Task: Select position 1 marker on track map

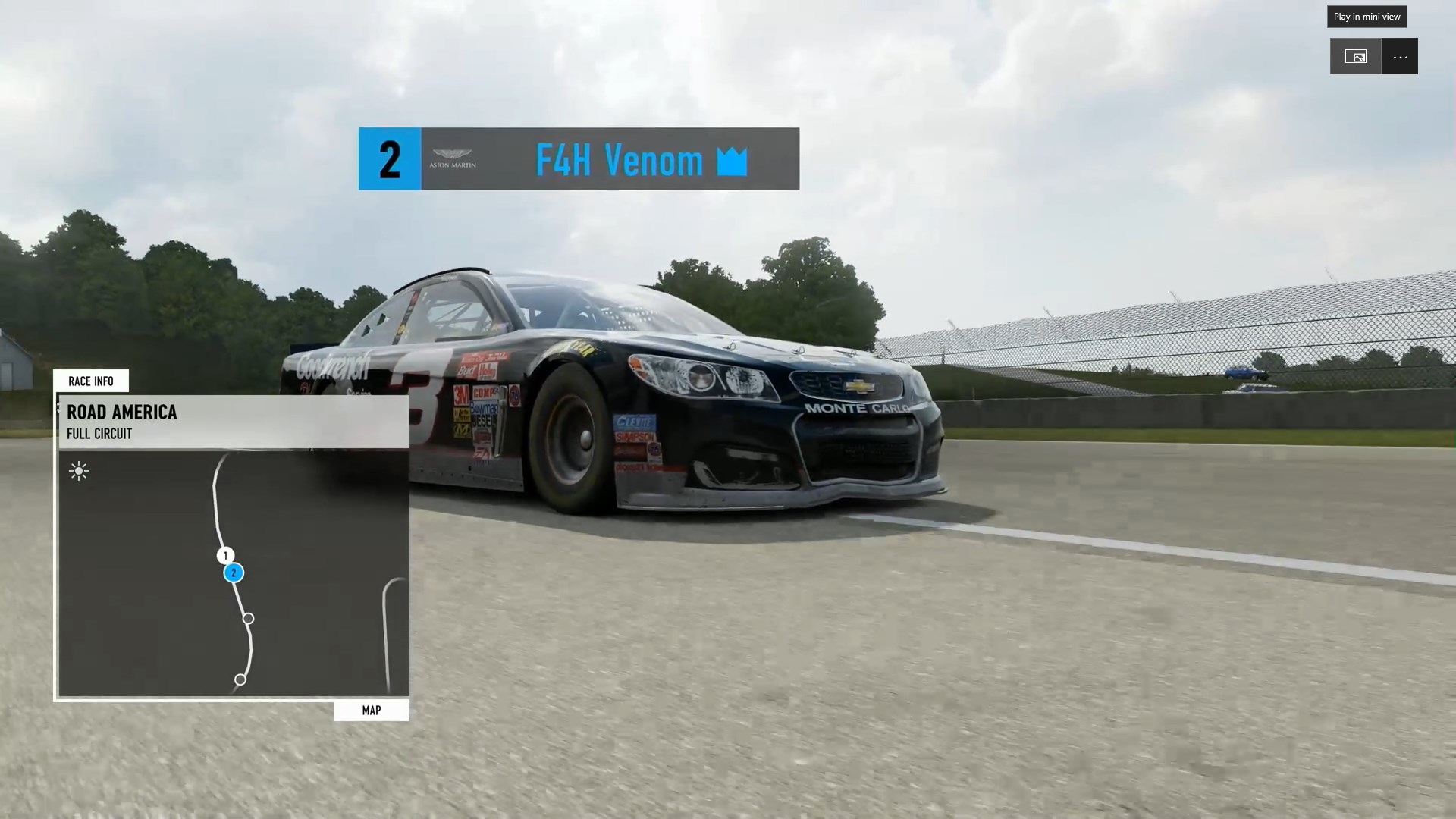Action: (224, 555)
